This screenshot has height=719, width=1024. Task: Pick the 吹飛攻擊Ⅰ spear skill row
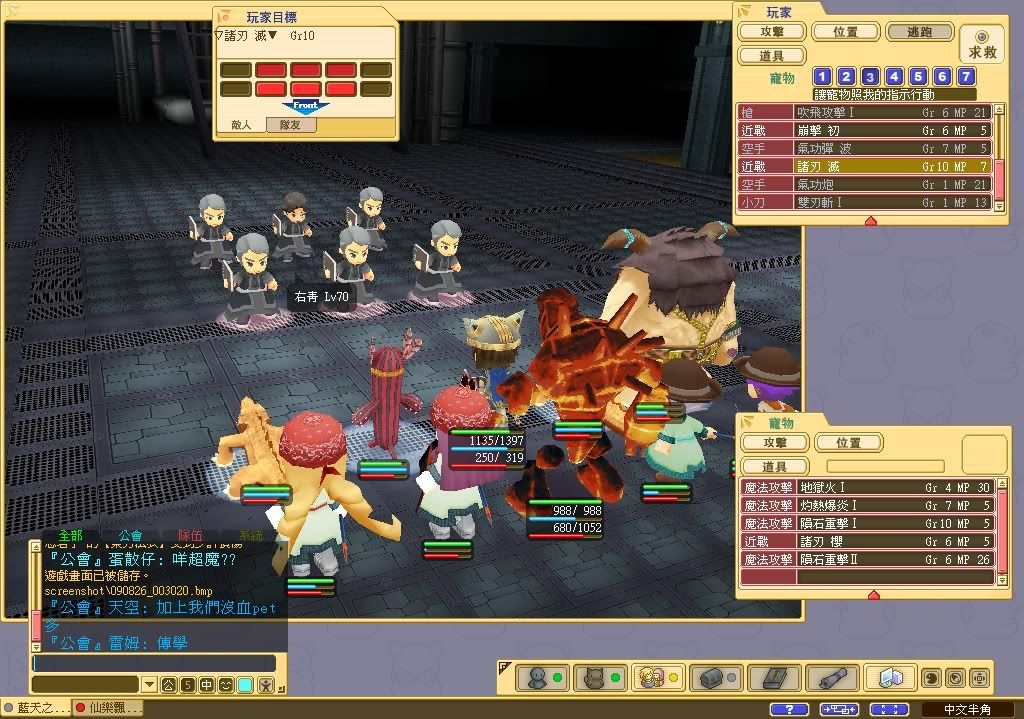864,113
